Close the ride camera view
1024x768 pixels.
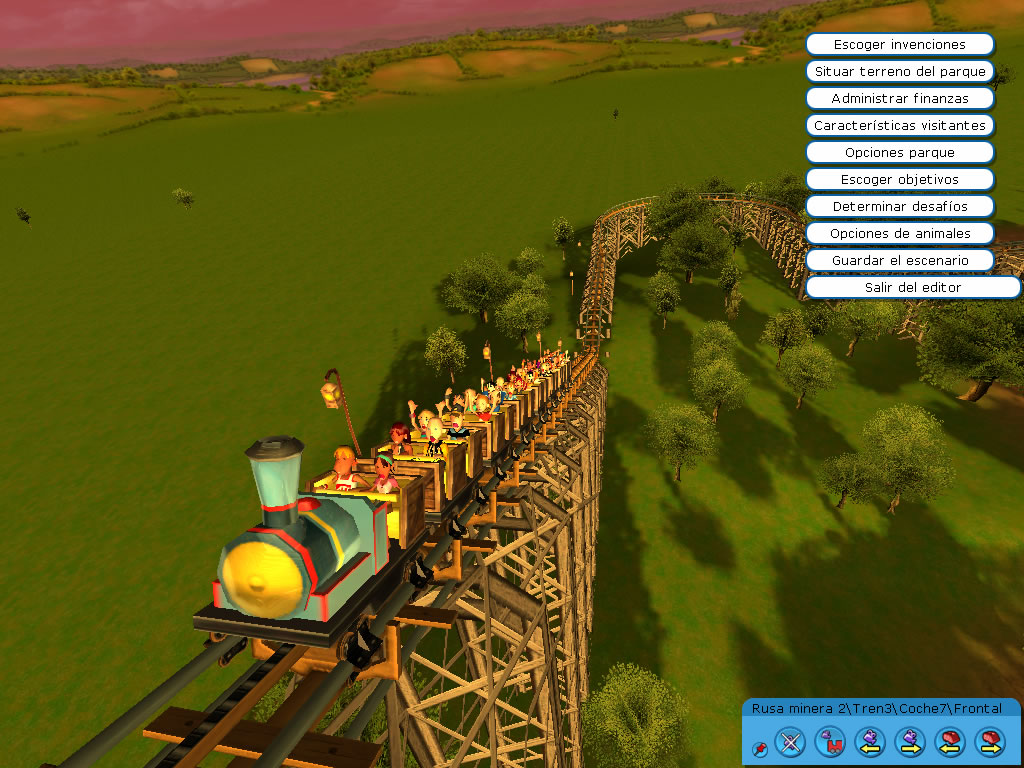pos(790,741)
